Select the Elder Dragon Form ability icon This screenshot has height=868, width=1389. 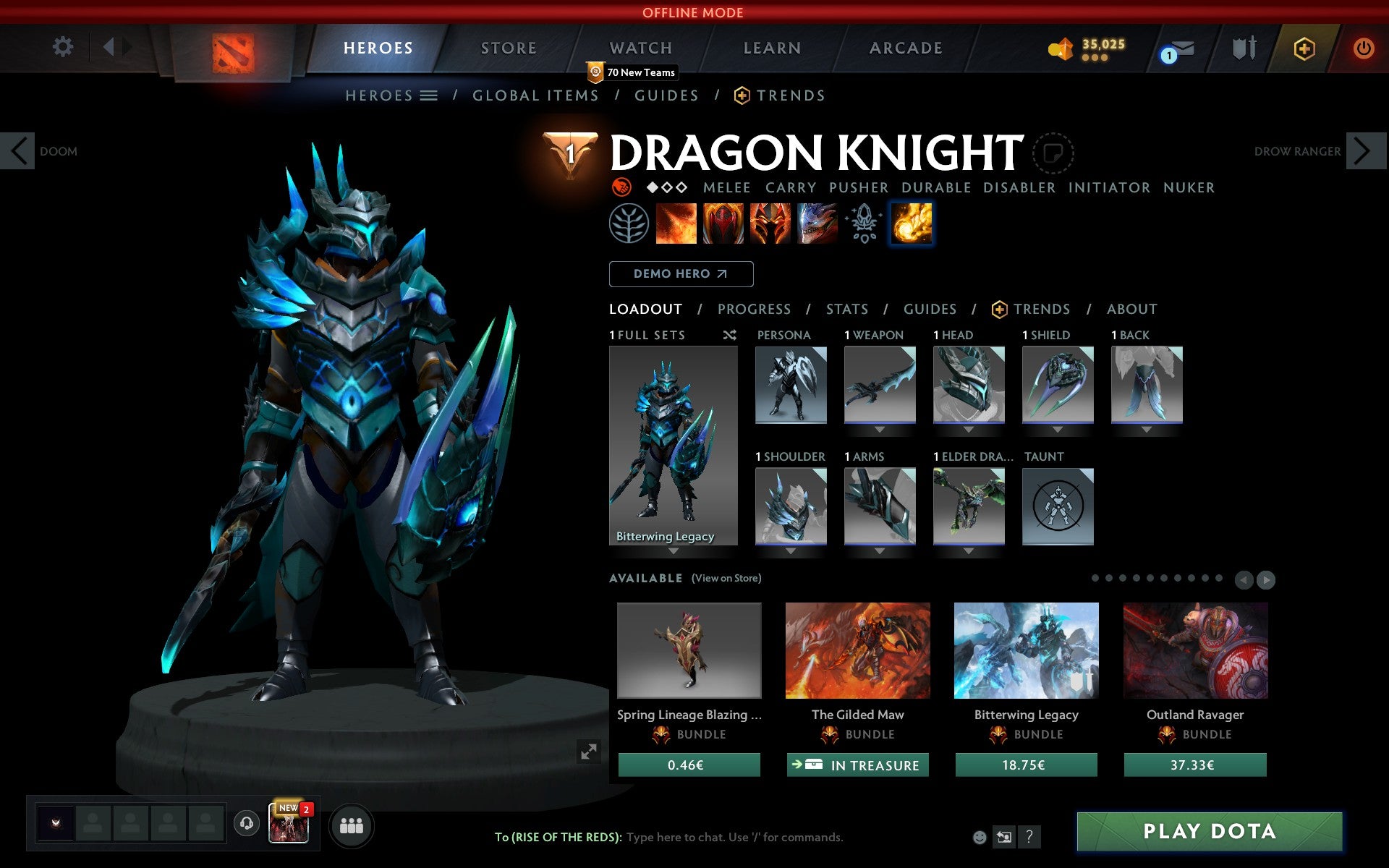tap(814, 224)
